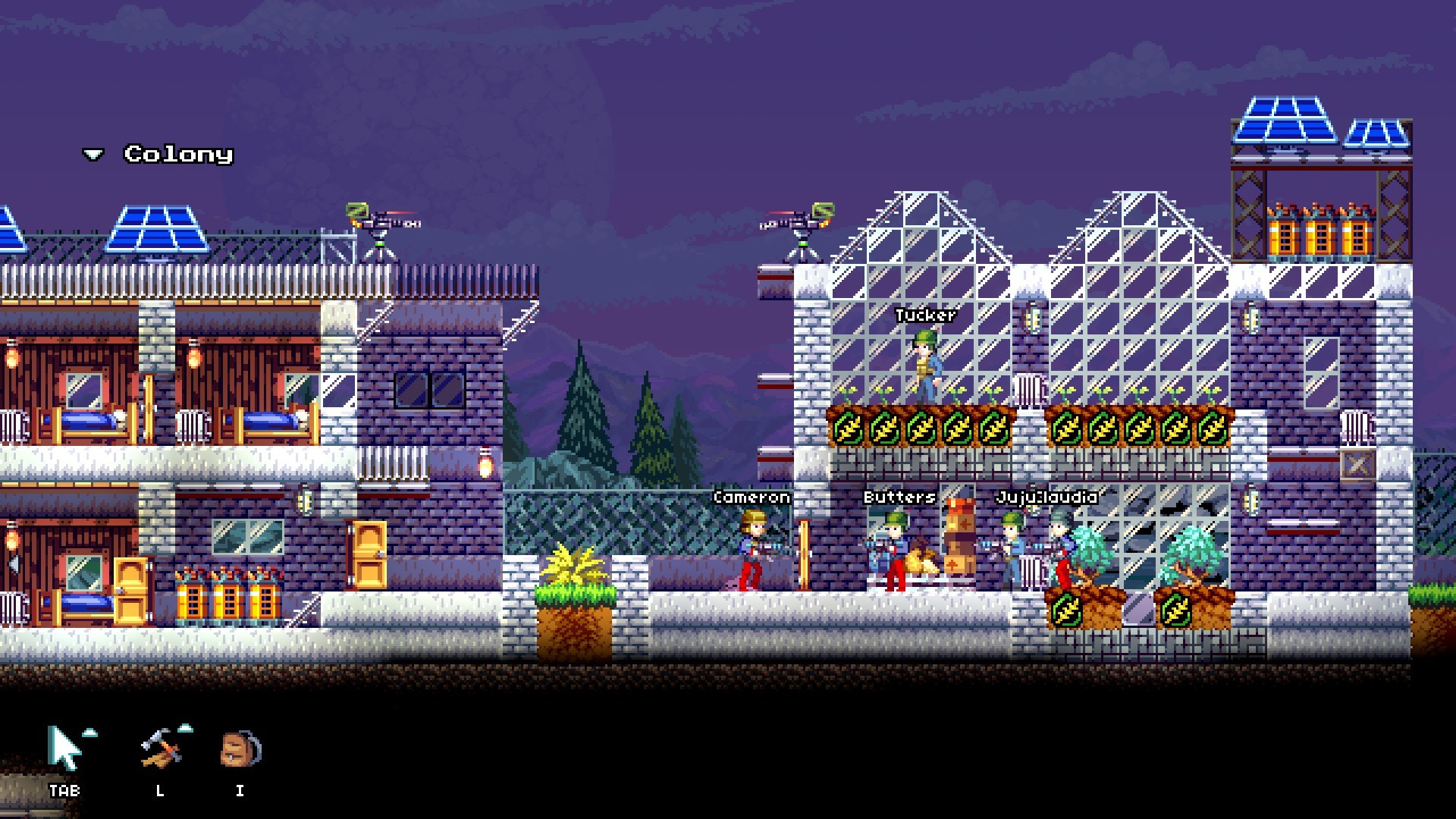Viewport: 1456px width, 819px height.
Task: Select the stacked supply crates near Butters
Action: (958, 538)
